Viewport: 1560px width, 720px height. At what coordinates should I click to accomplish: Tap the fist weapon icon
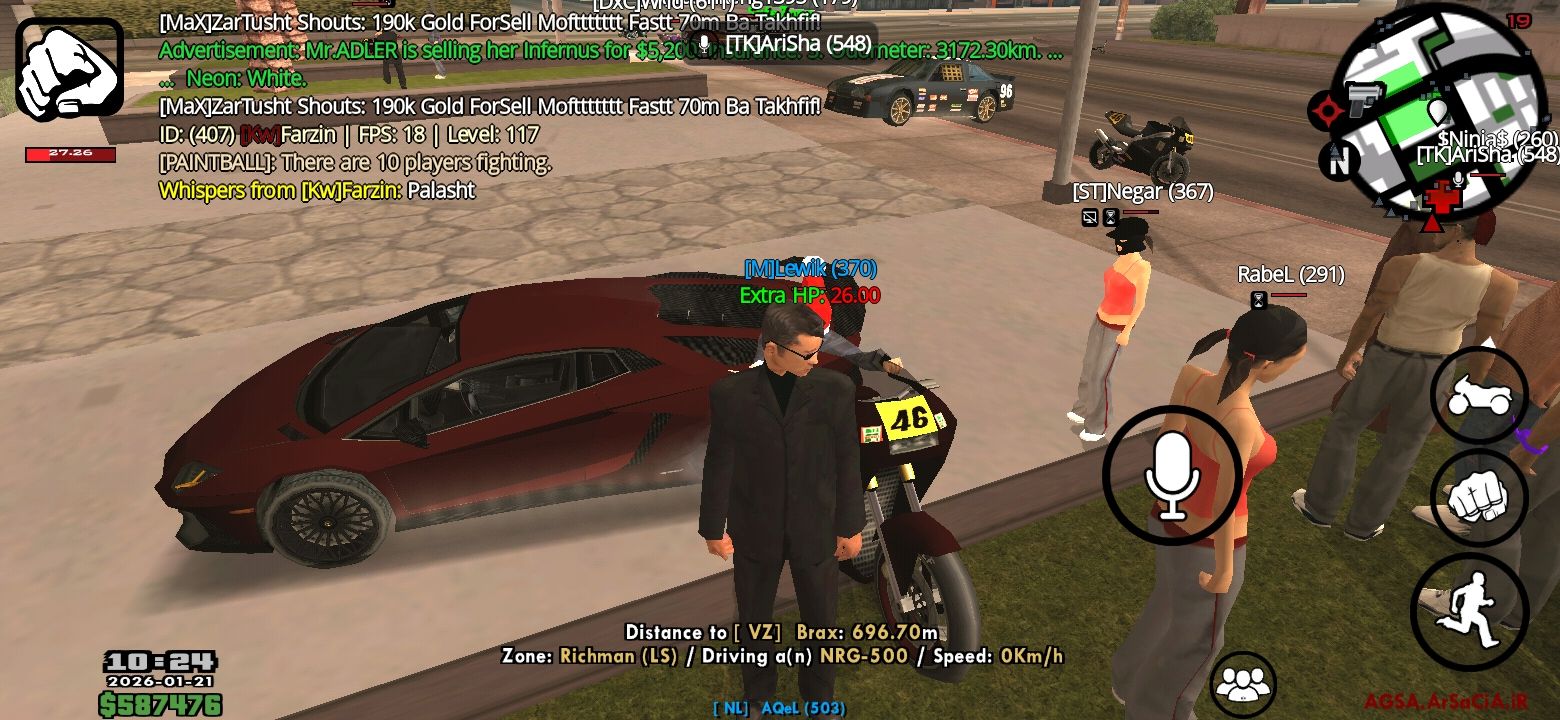tap(69, 69)
